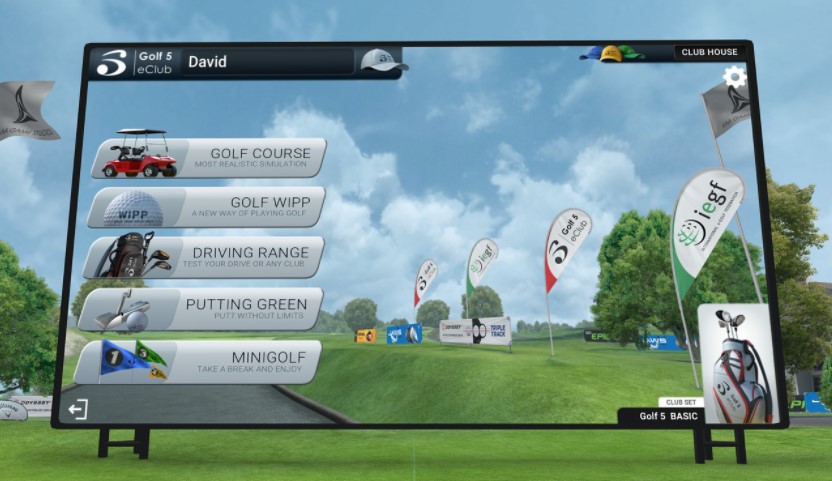The height and width of the screenshot is (481, 832).
Task: Start Minigolf mode
Action: coord(199,362)
